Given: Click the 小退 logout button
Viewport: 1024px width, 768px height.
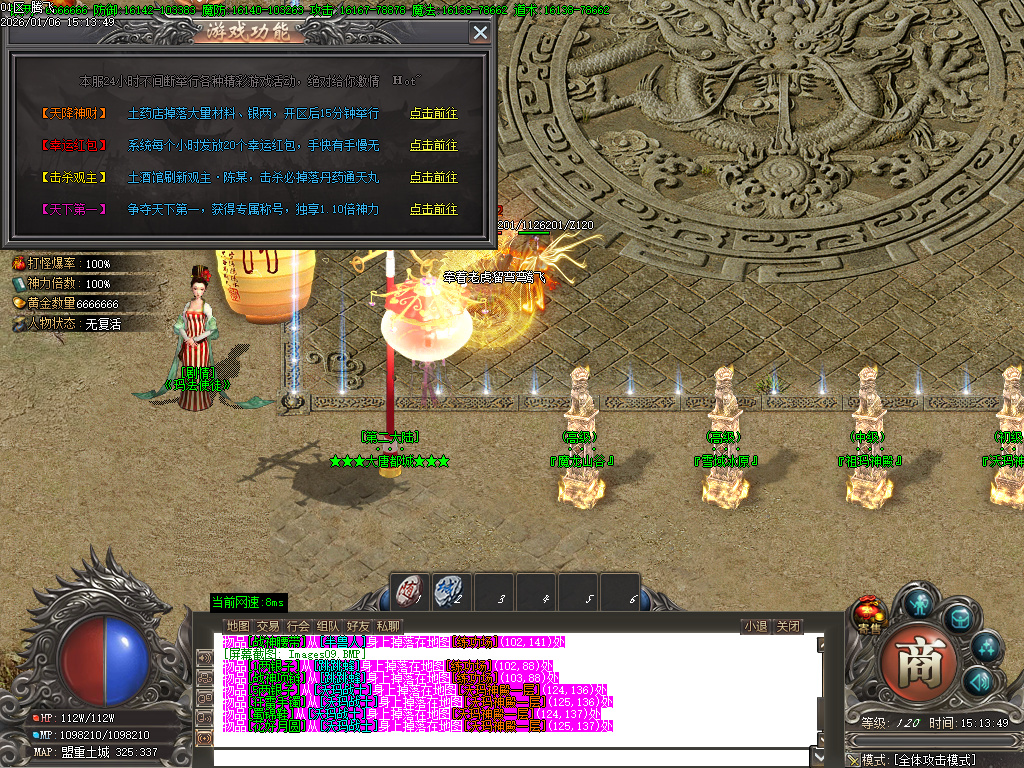Looking at the screenshot, I should tap(755, 627).
